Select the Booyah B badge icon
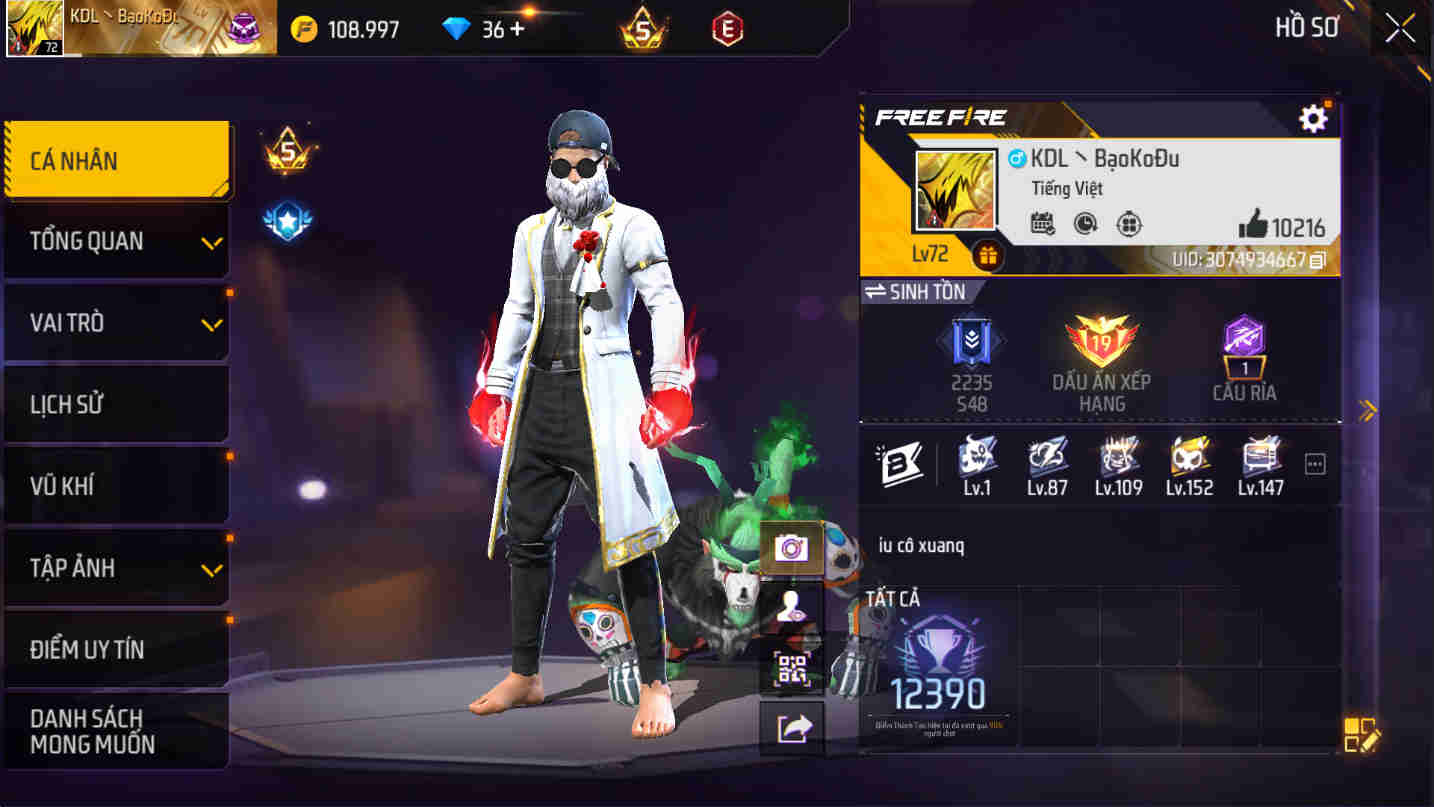This screenshot has height=807, width=1434. [901, 463]
